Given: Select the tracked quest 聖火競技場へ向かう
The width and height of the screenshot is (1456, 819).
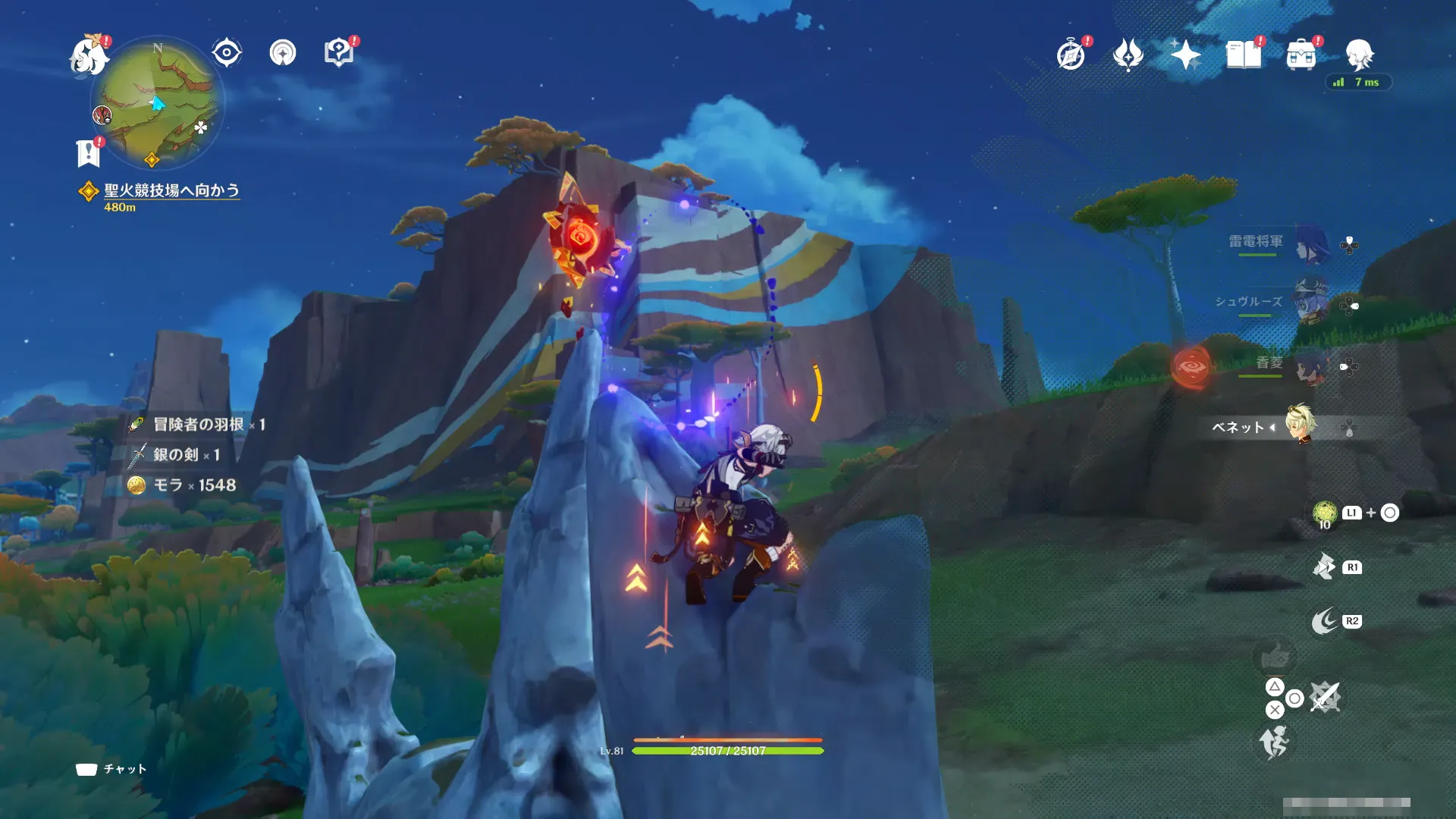Looking at the screenshot, I should 171,190.
